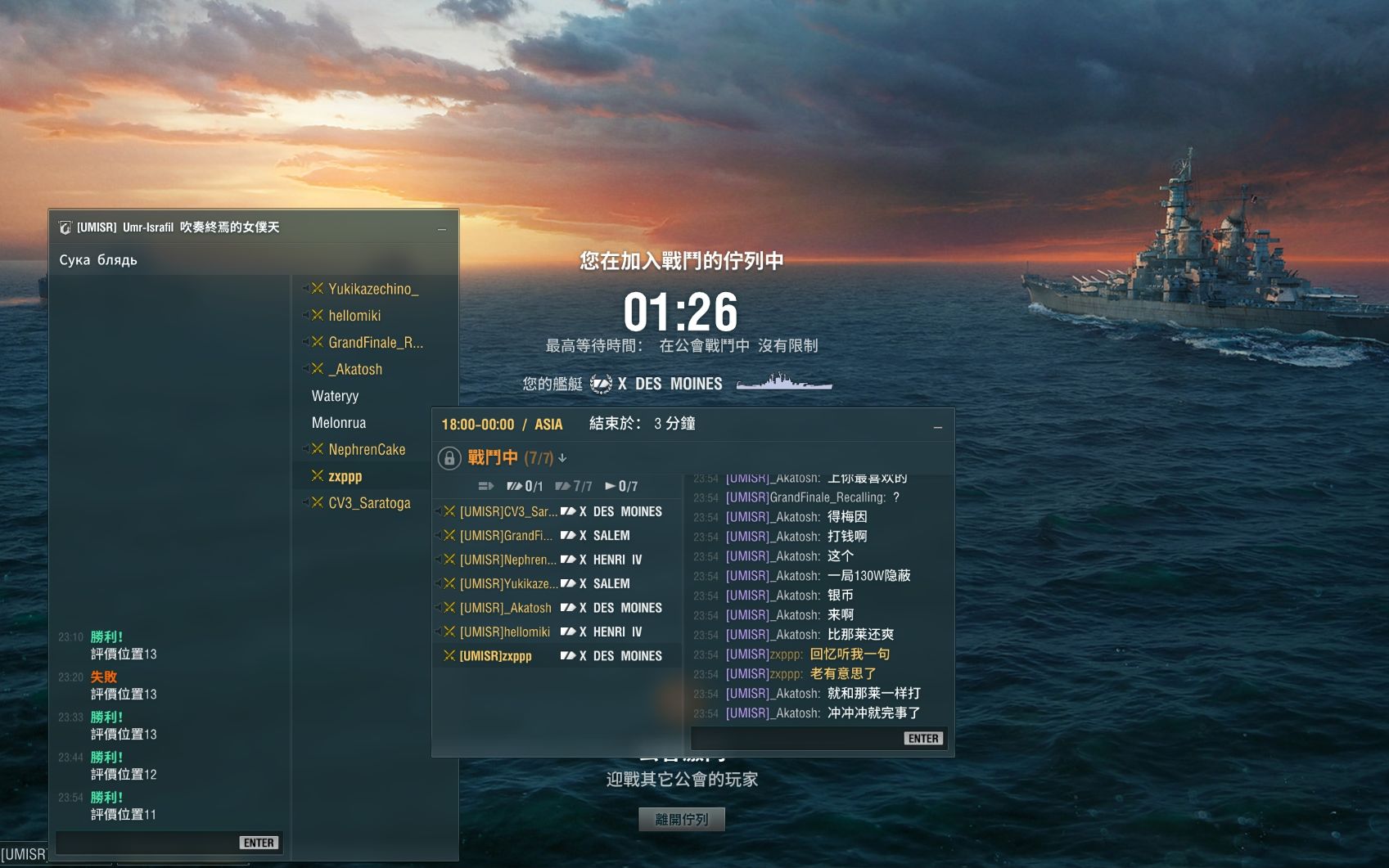Click the clan emblem icon in chat title bar
Screen dimensions: 1389x868
coord(65,227)
